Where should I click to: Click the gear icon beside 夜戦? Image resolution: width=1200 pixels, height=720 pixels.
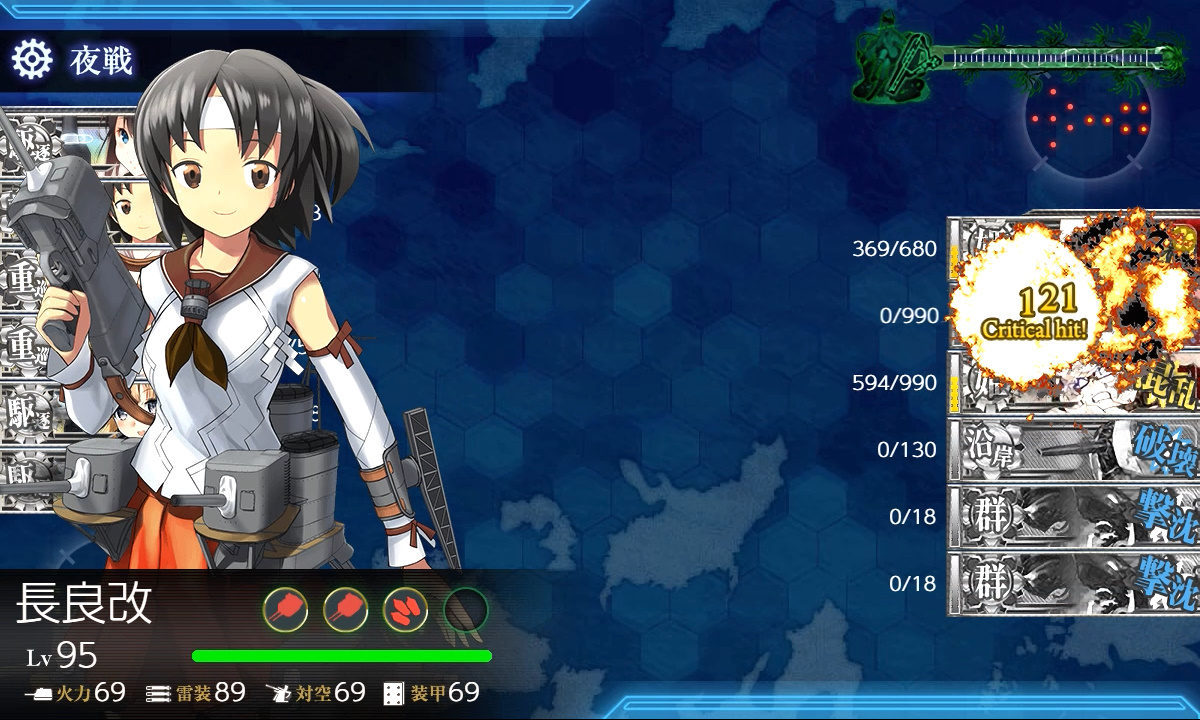[x=32, y=61]
